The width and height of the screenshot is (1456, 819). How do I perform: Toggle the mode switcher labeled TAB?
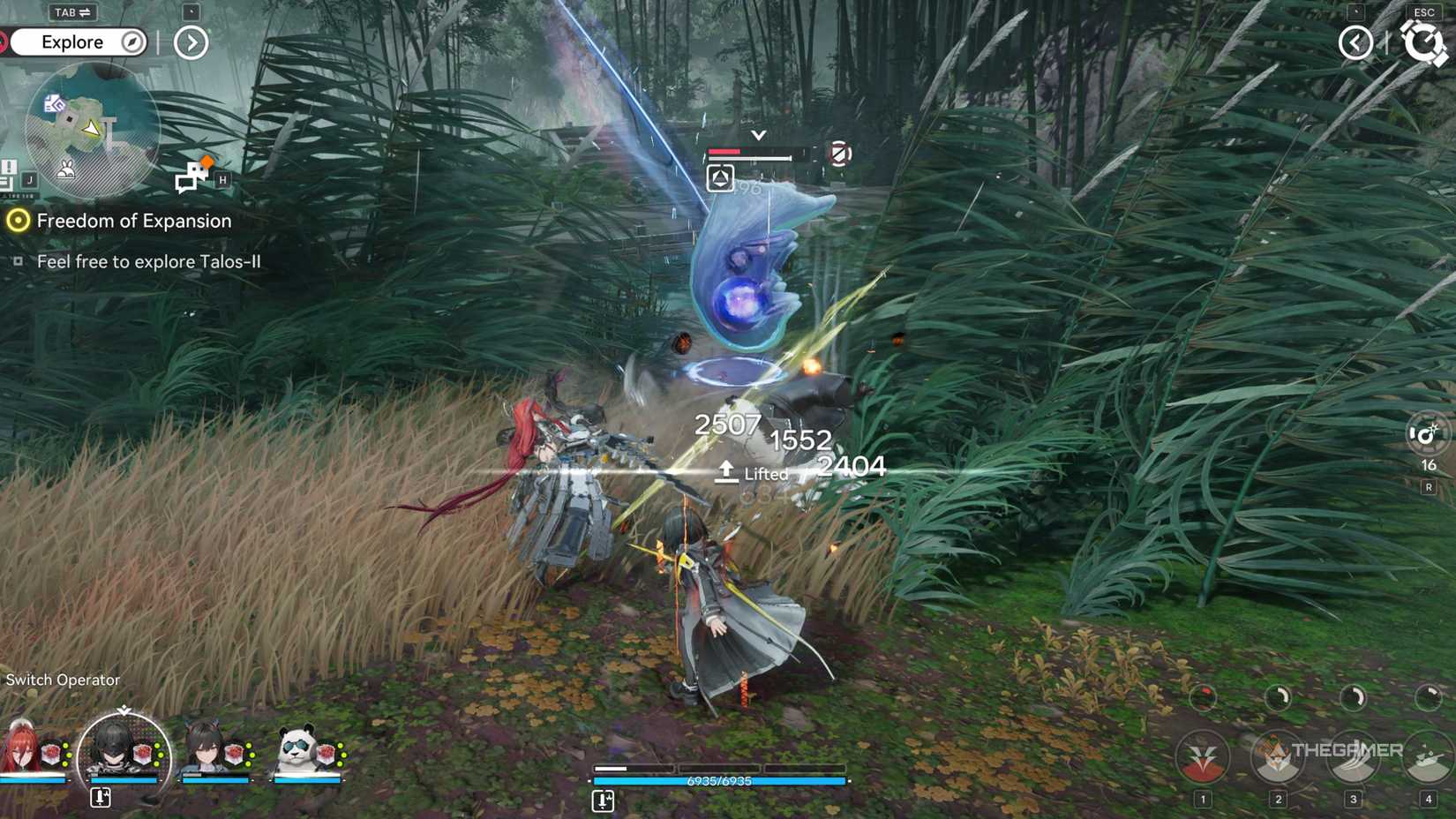[72, 12]
